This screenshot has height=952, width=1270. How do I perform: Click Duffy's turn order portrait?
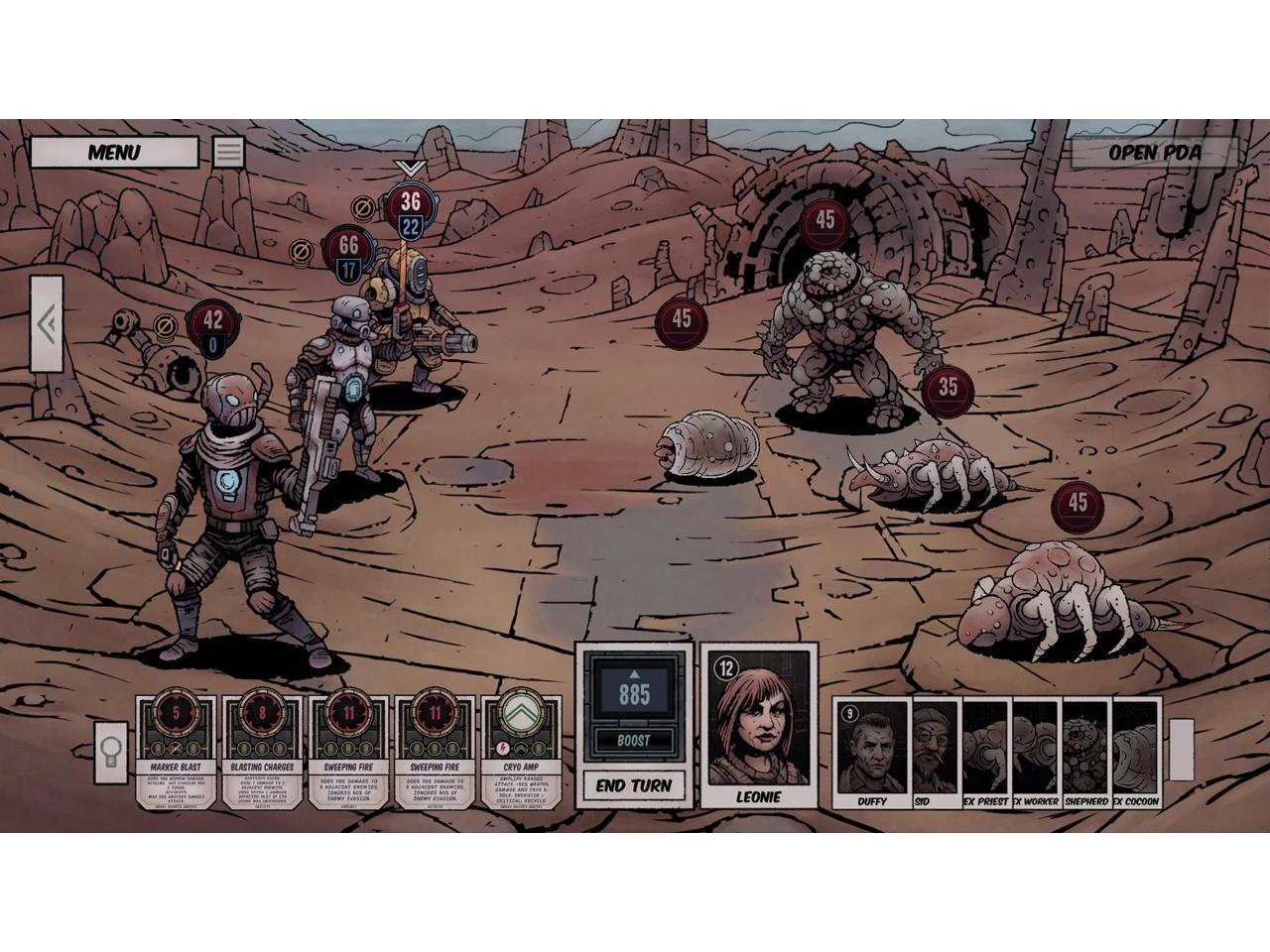click(x=872, y=752)
